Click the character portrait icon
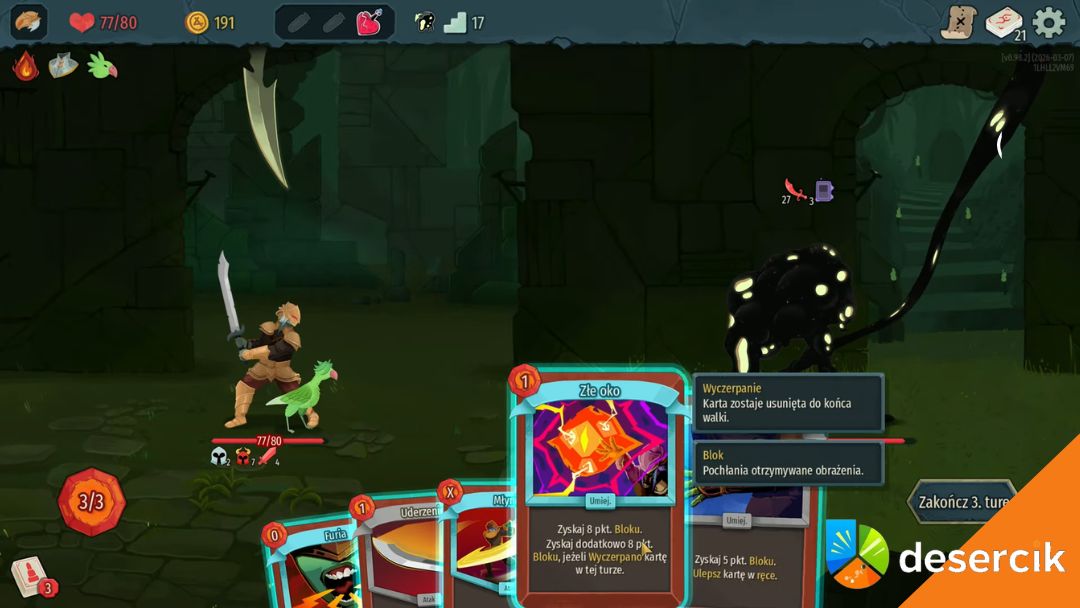Viewport: 1080px width, 608px height. pyautogui.click(x=29, y=22)
